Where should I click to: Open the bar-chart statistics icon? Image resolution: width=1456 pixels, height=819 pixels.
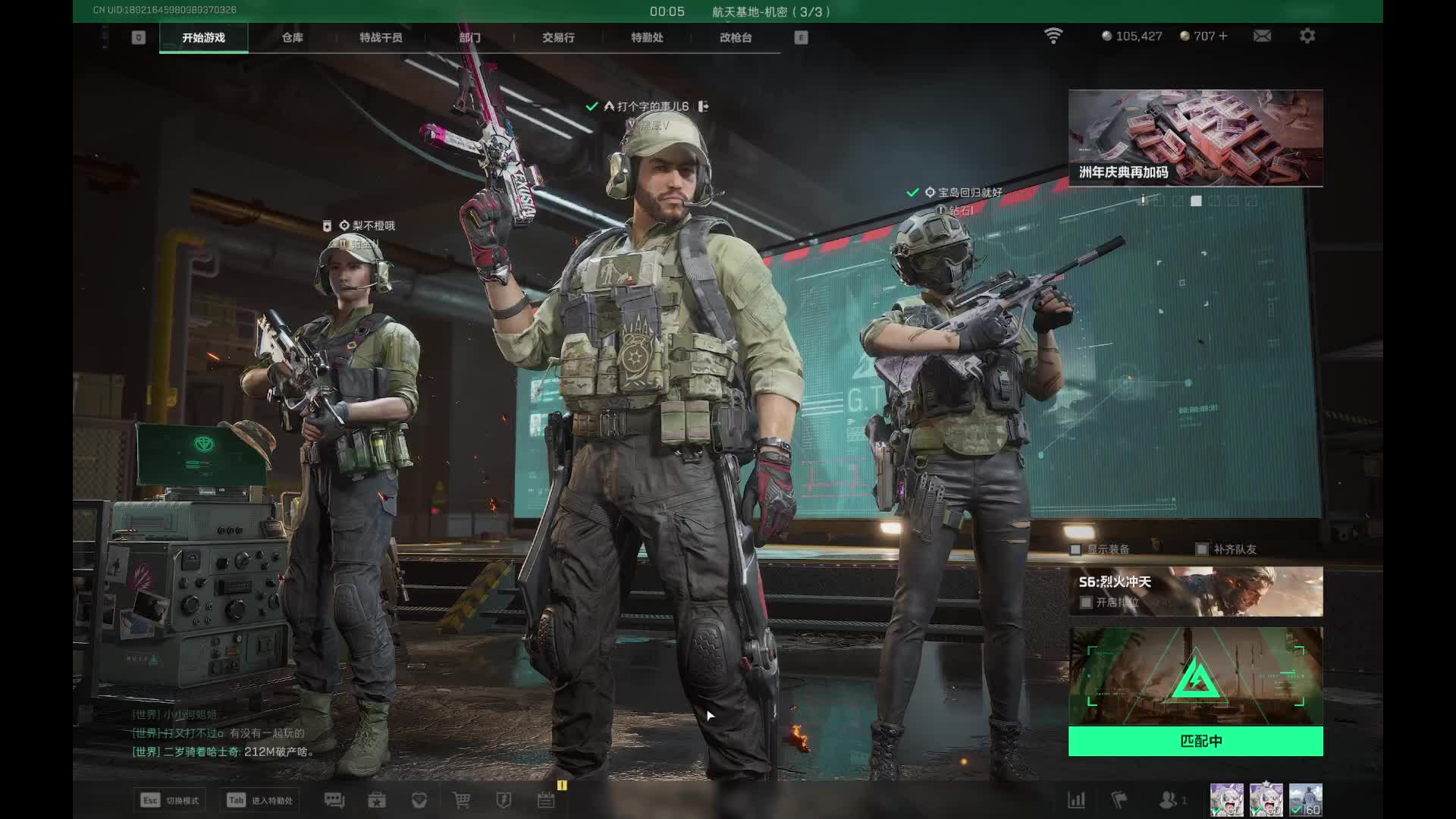1076,800
